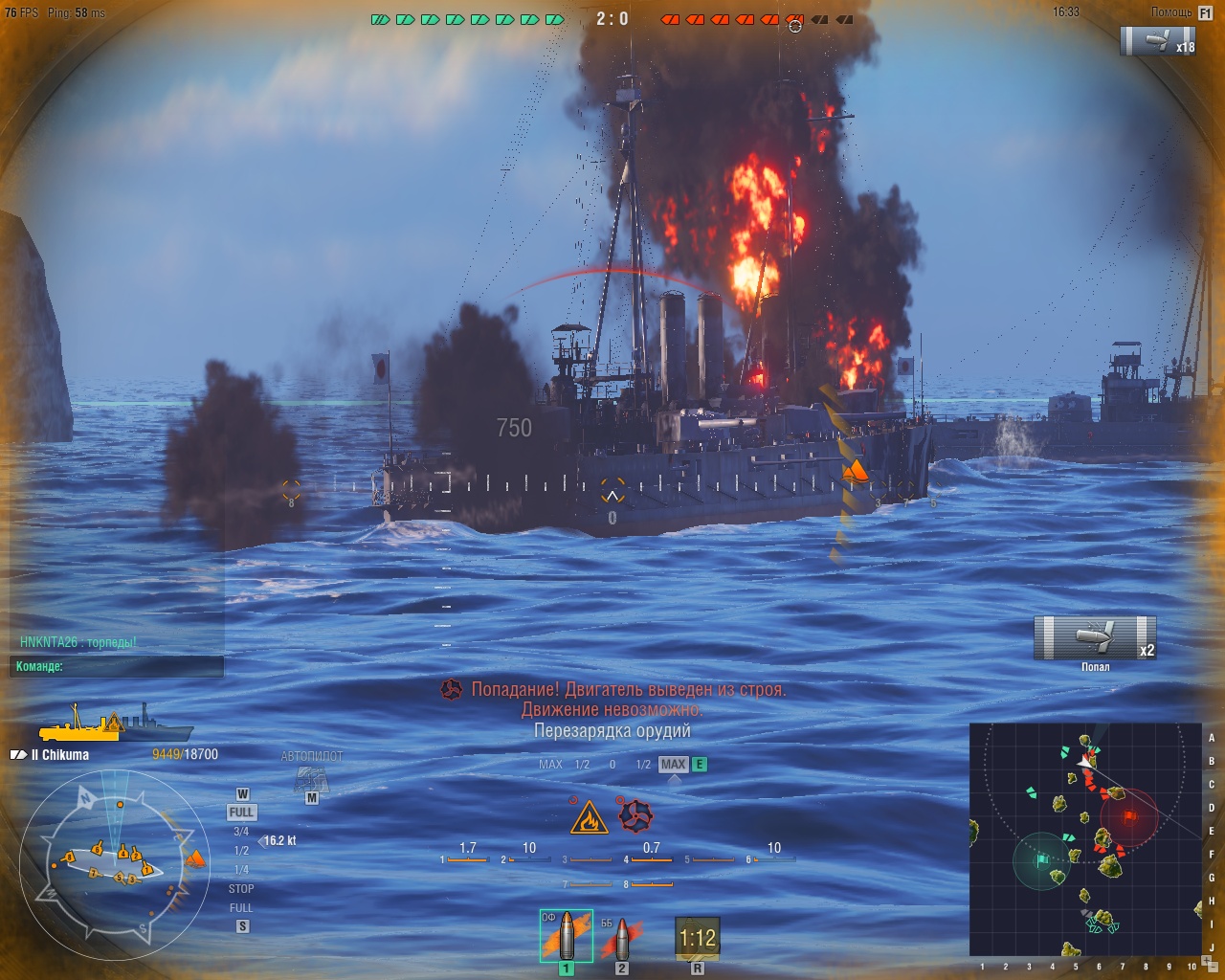
Task: Set the speed telegraph to 3/4
Action: click(241, 831)
